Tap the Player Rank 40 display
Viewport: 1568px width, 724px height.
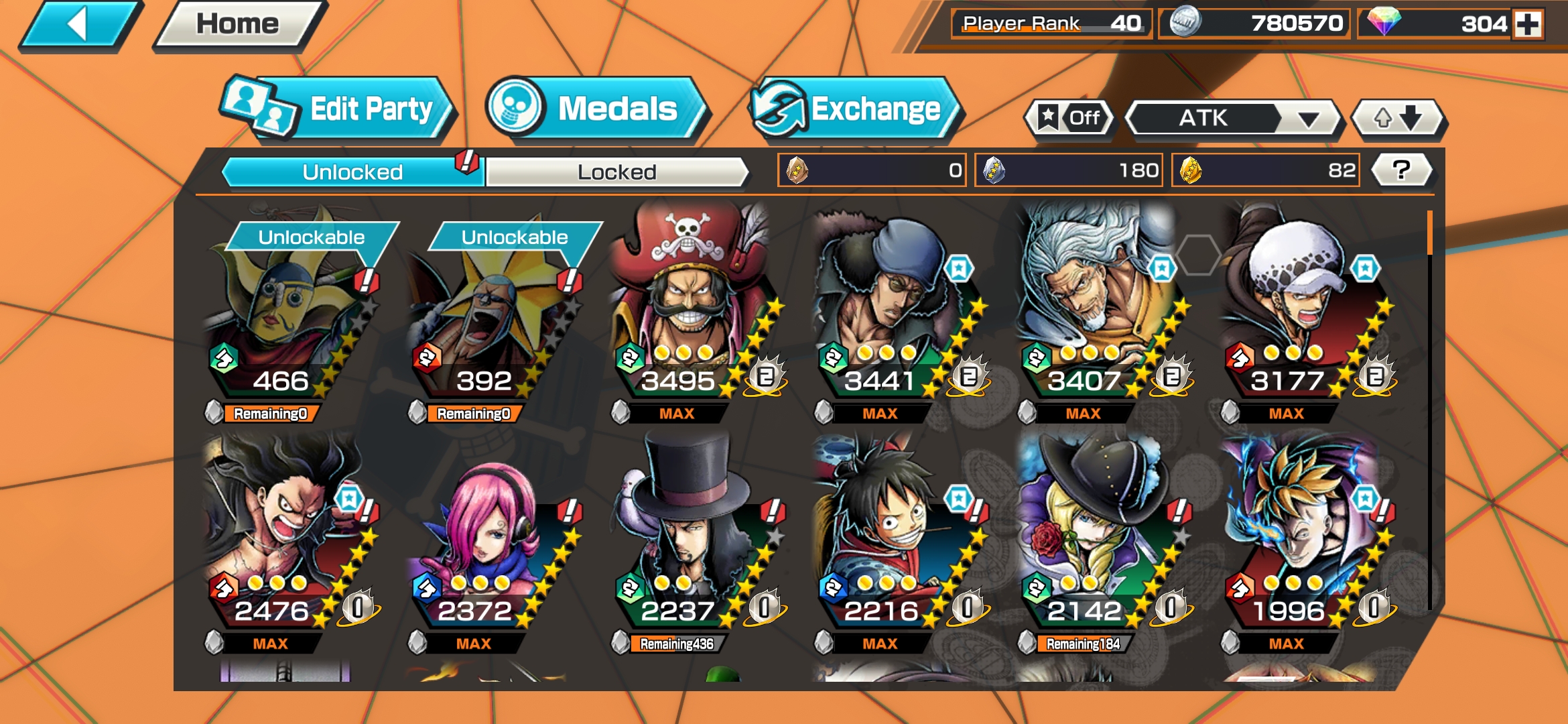pos(1049,21)
